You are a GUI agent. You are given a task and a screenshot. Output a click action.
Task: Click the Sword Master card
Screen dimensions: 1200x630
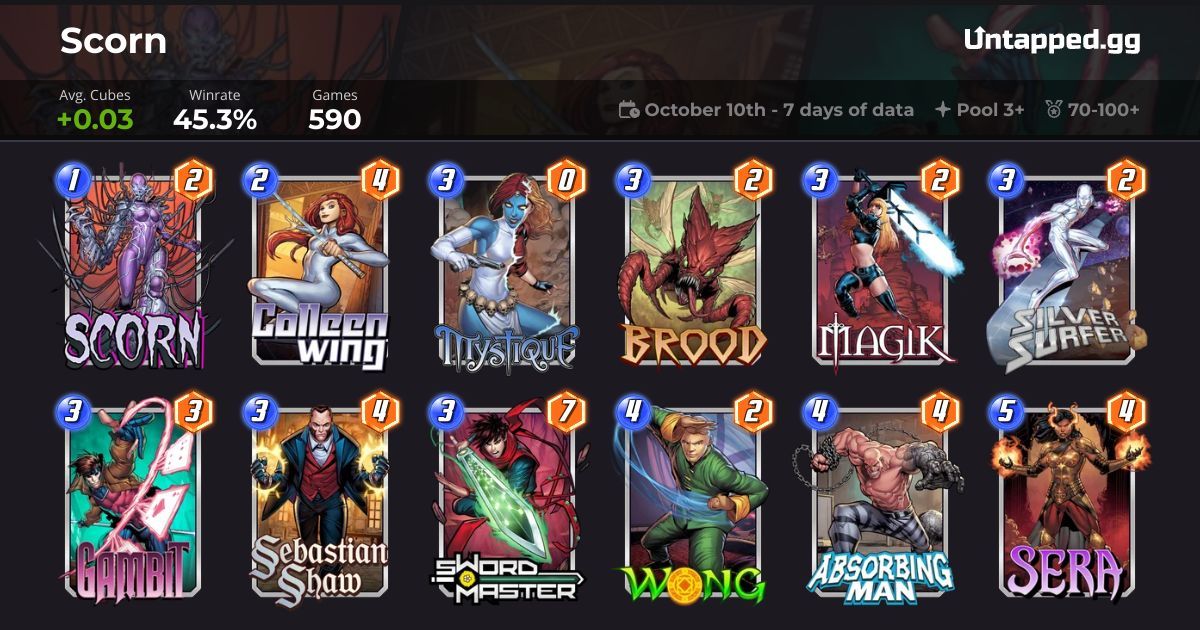[506, 498]
